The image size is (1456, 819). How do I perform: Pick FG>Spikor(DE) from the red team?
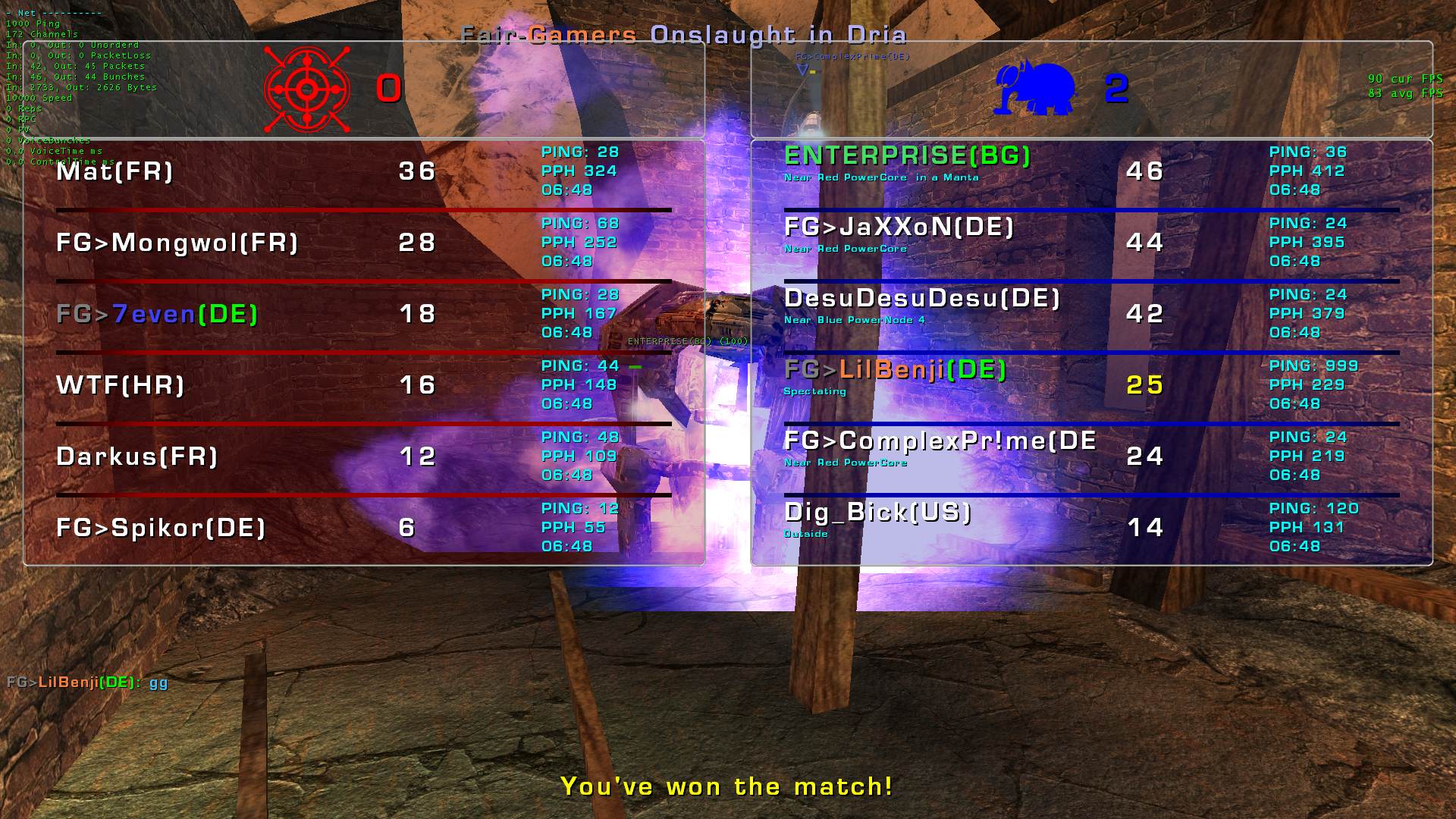161,528
